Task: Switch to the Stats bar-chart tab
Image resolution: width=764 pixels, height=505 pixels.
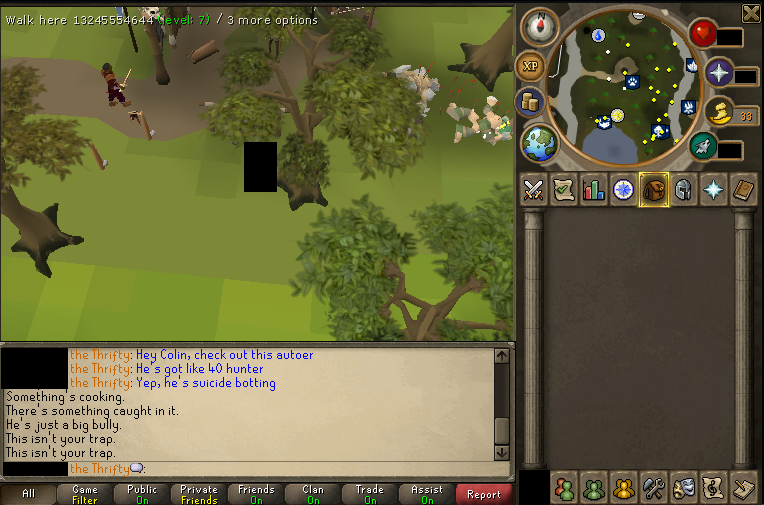Action: [x=593, y=189]
